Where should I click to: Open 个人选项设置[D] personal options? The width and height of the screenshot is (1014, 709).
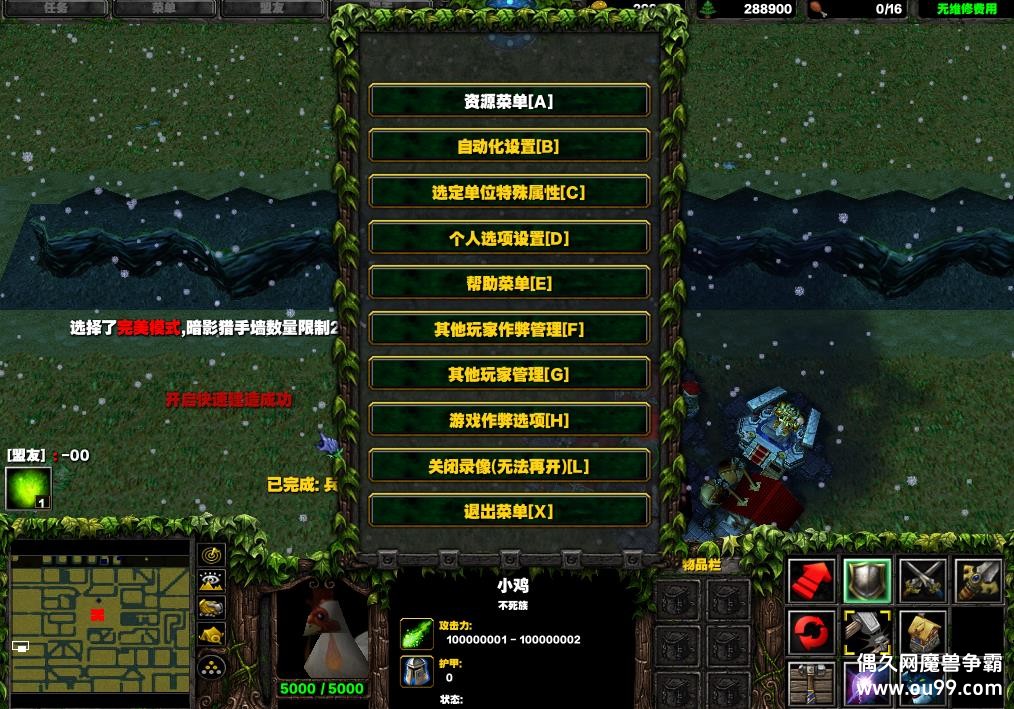509,238
